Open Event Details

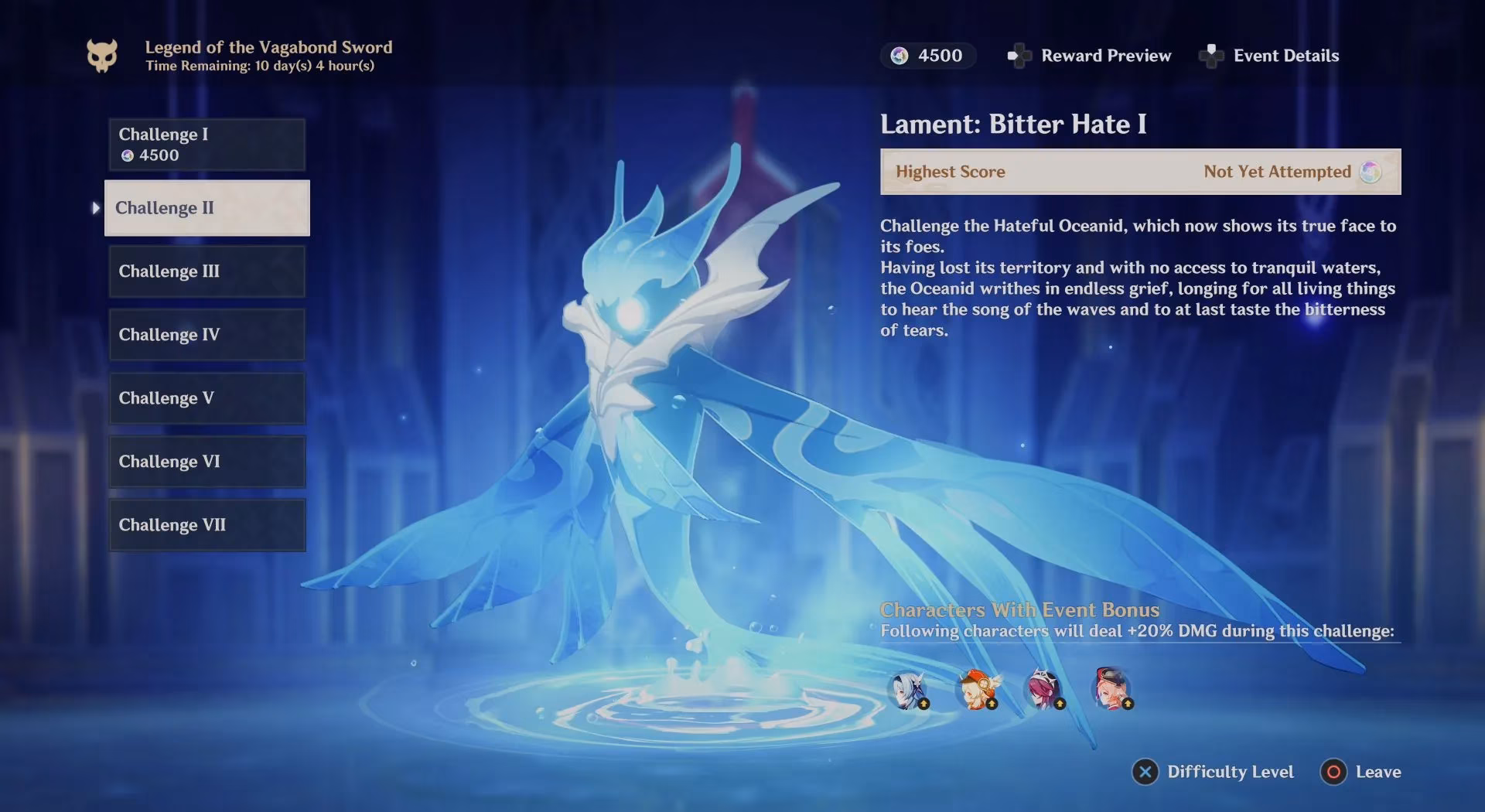click(x=1288, y=56)
